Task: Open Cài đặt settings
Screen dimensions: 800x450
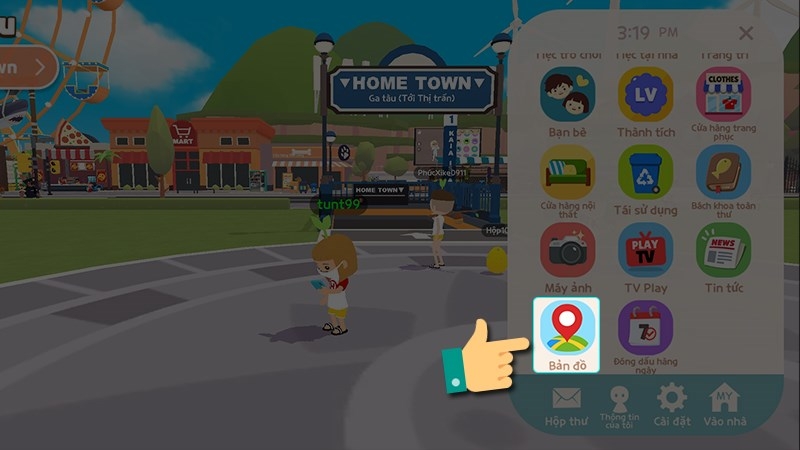Action: [x=671, y=405]
